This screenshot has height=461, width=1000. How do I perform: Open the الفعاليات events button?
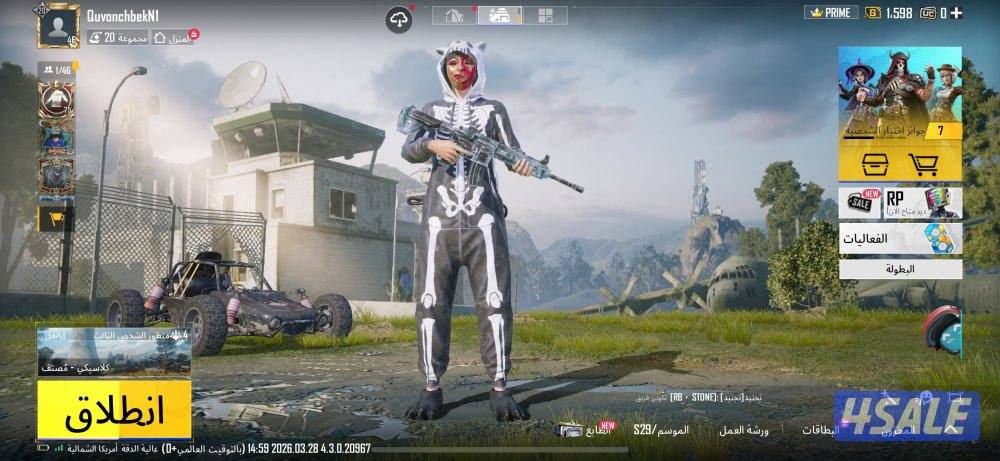pyautogui.click(x=899, y=238)
